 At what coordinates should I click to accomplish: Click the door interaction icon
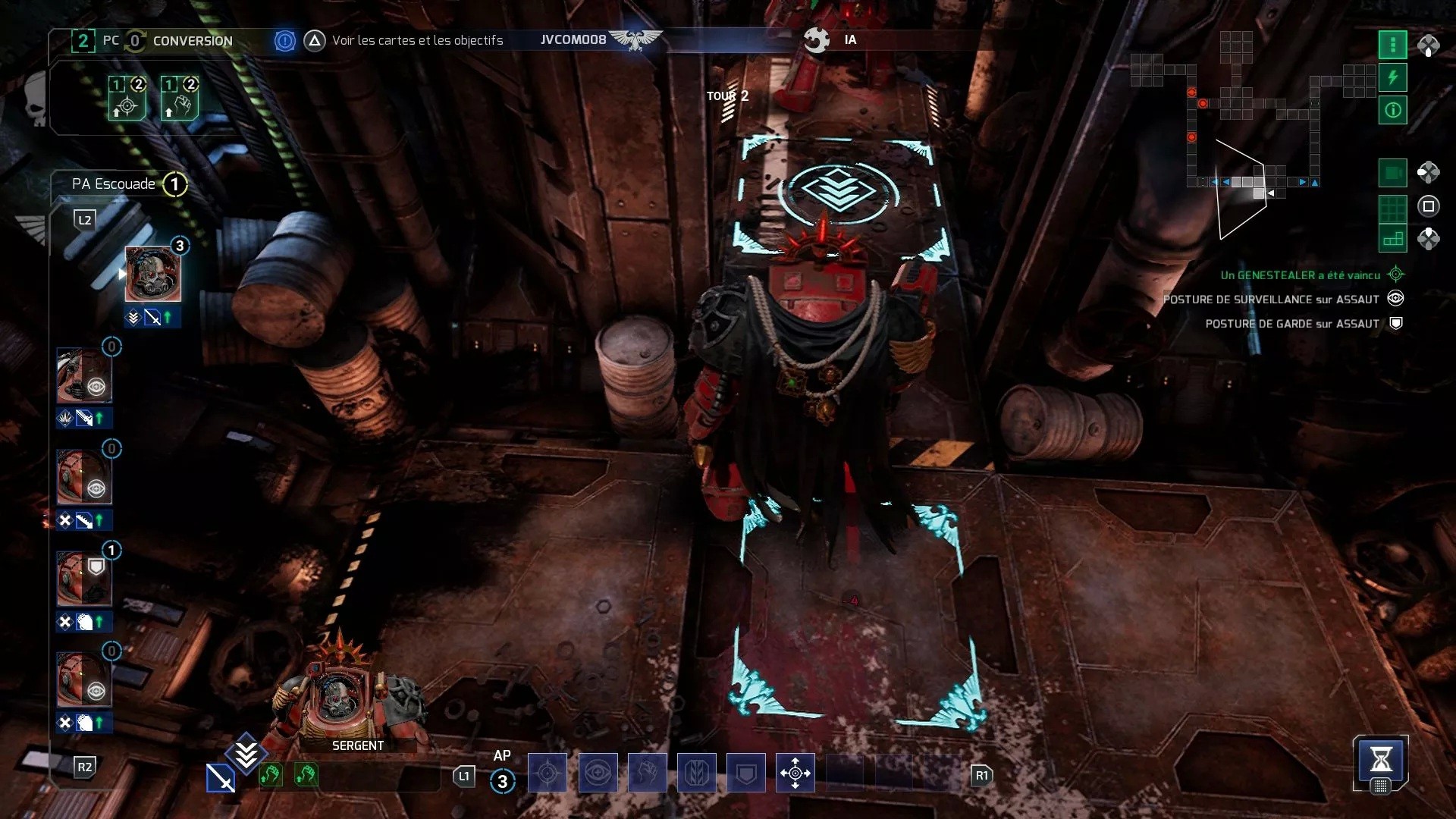[x=698, y=773]
